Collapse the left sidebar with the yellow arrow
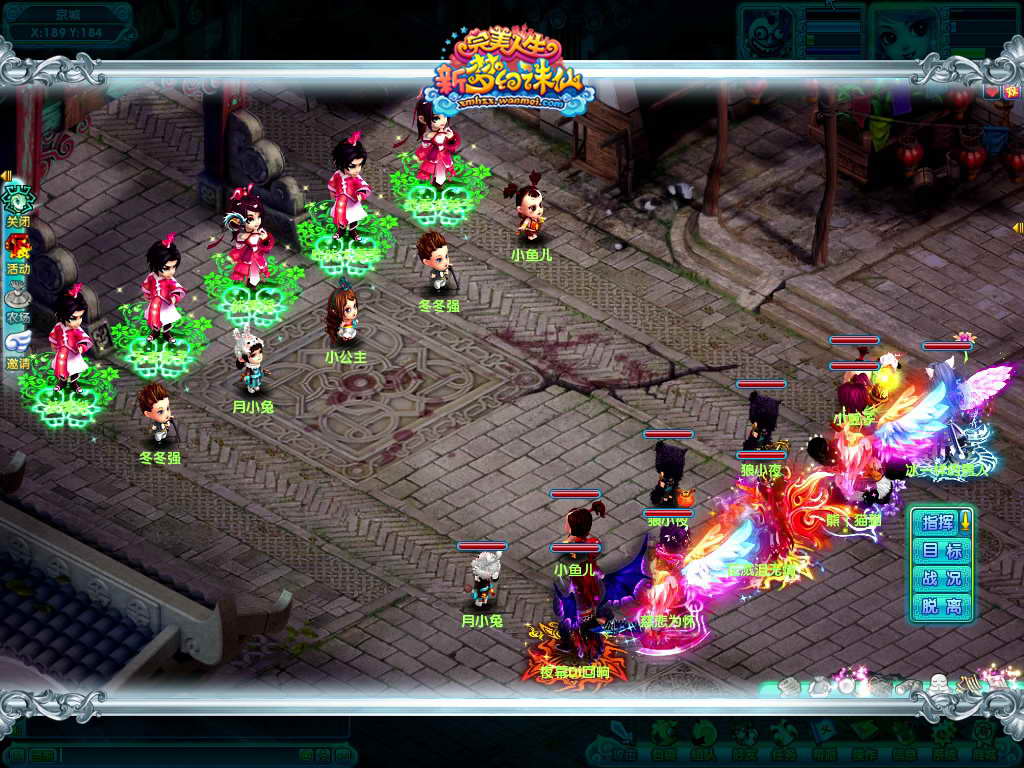This screenshot has width=1024, height=768. pos(6,176)
